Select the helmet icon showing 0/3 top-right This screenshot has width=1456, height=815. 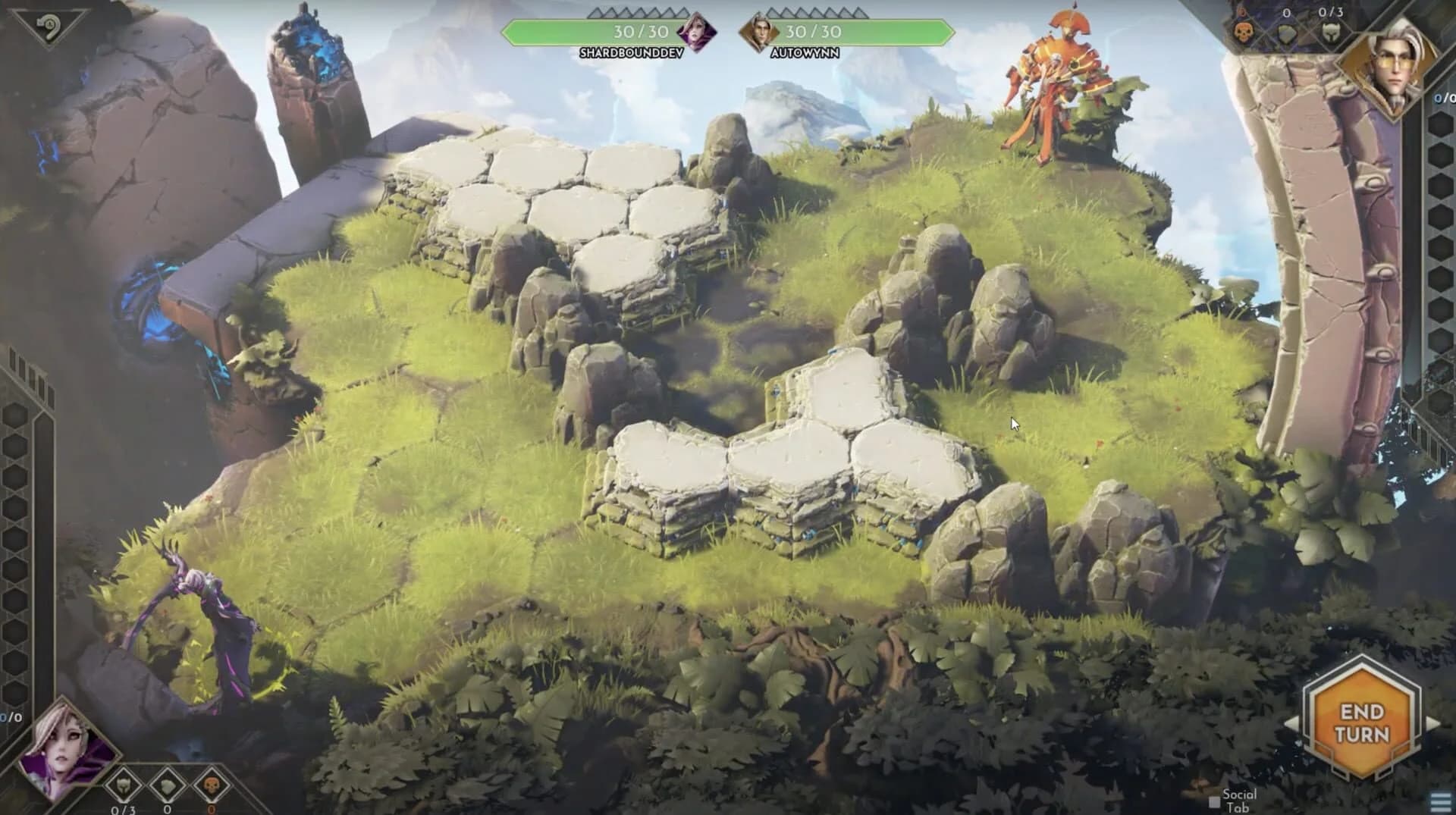pyautogui.click(x=1332, y=33)
